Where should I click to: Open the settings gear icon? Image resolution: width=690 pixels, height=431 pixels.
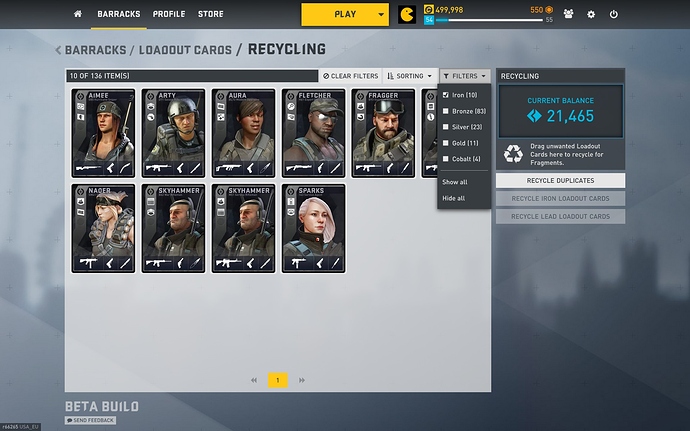pyautogui.click(x=591, y=15)
